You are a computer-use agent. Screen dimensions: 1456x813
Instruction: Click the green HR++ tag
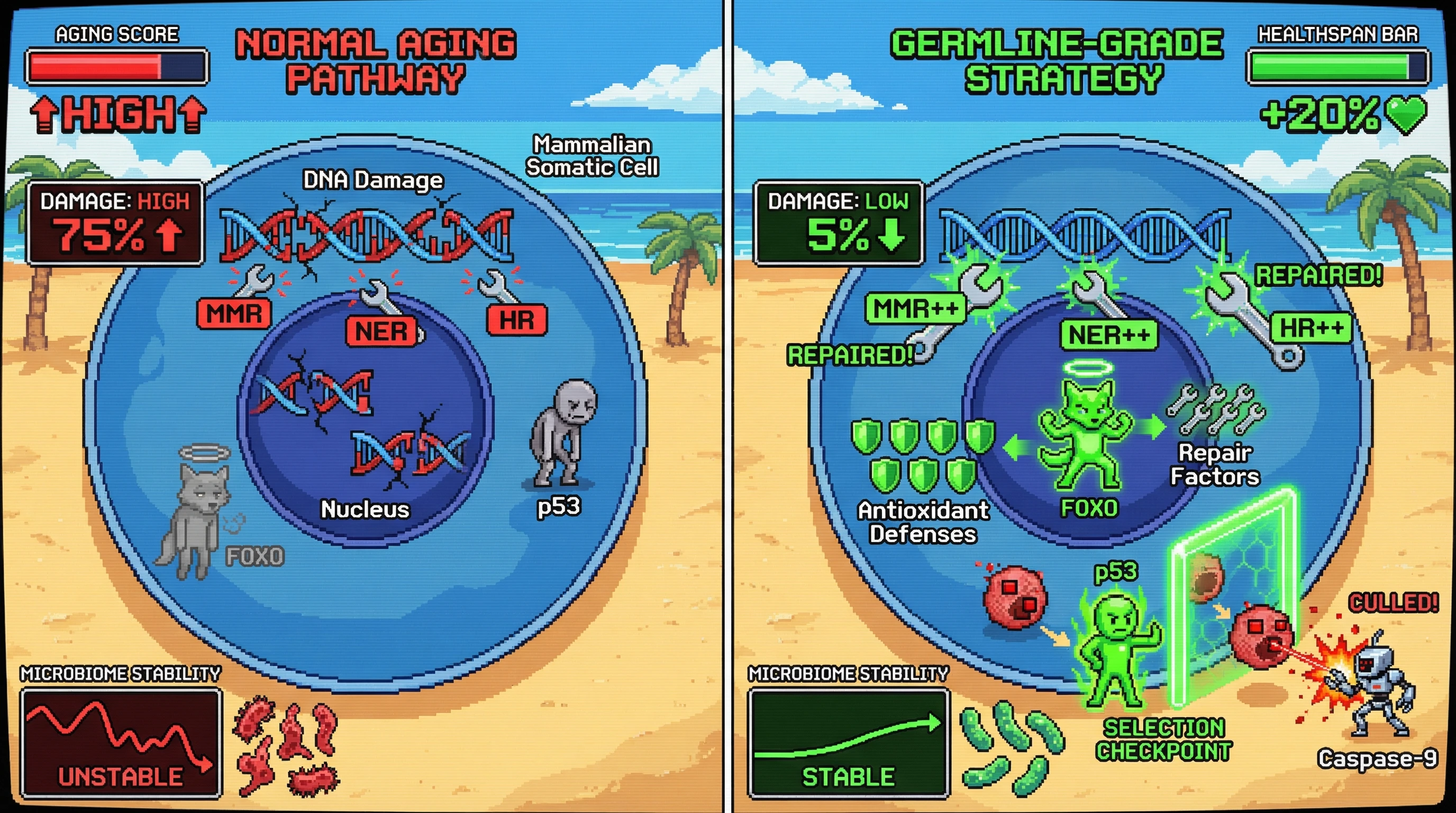(1311, 328)
